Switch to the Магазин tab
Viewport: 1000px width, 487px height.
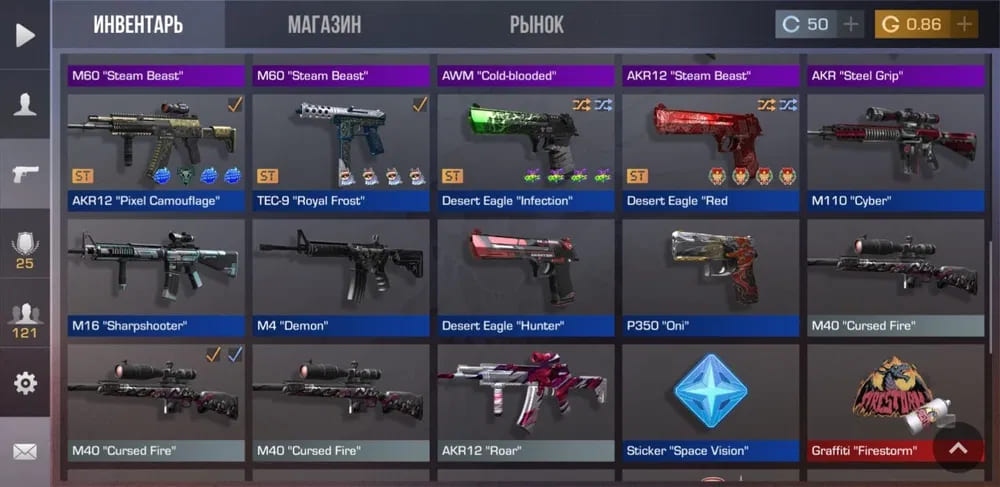[x=324, y=25]
